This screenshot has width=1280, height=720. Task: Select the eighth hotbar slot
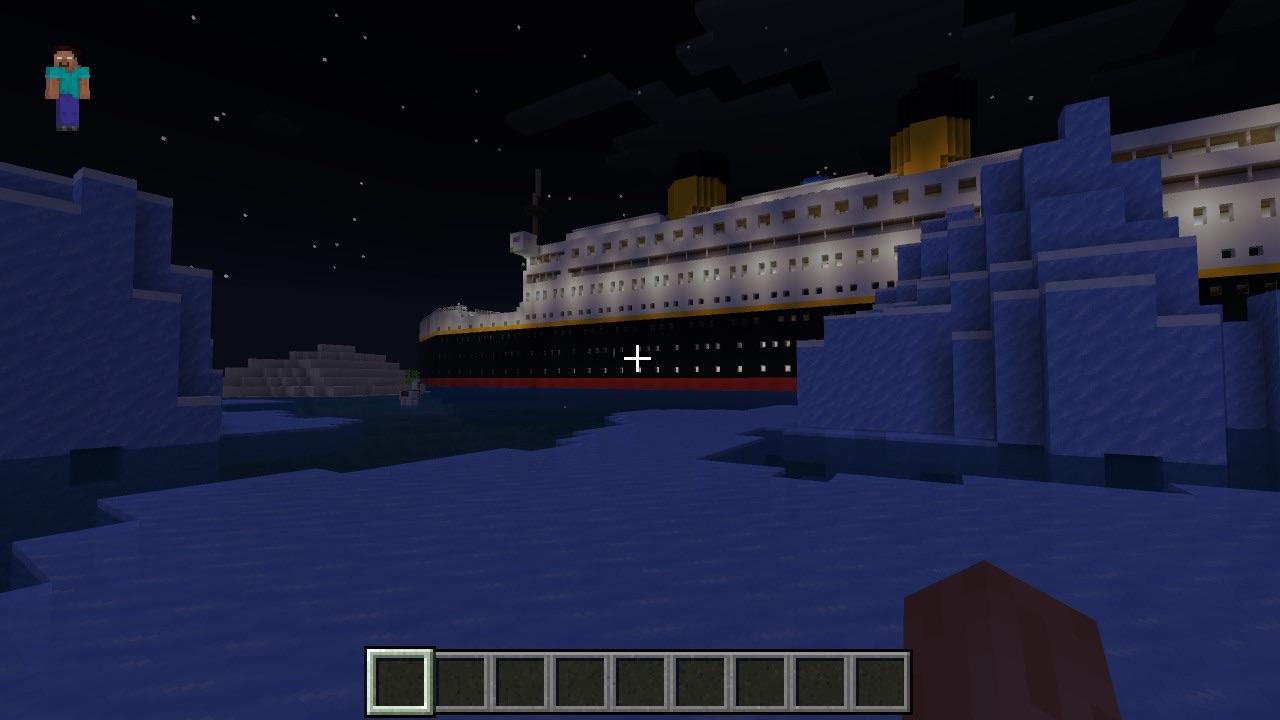coord(818,680)
